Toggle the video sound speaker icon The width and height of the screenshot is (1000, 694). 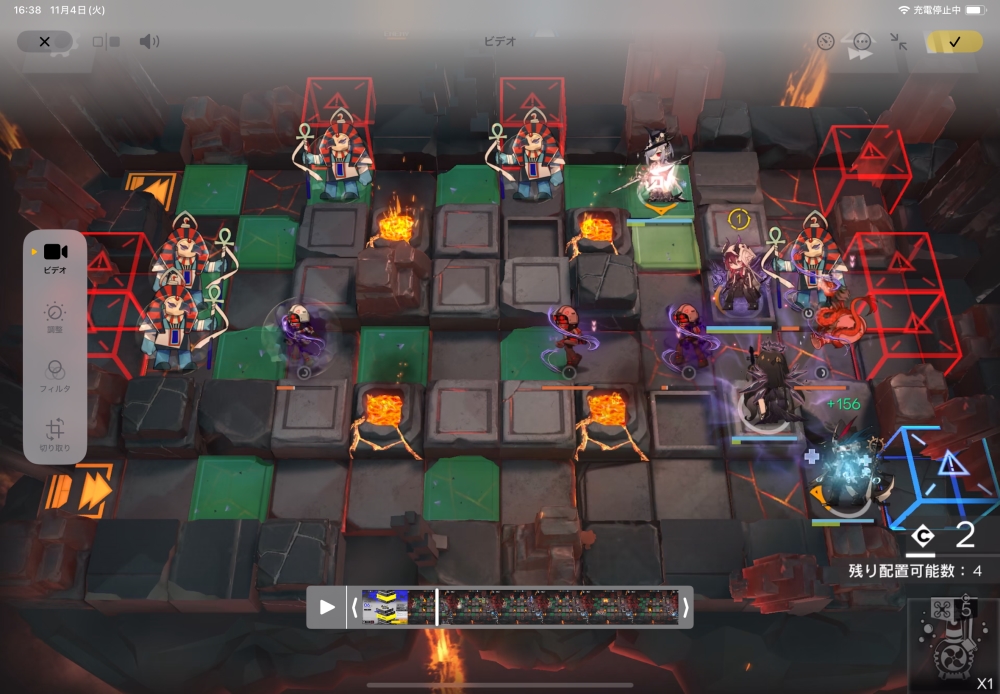(x=149, y=41)
